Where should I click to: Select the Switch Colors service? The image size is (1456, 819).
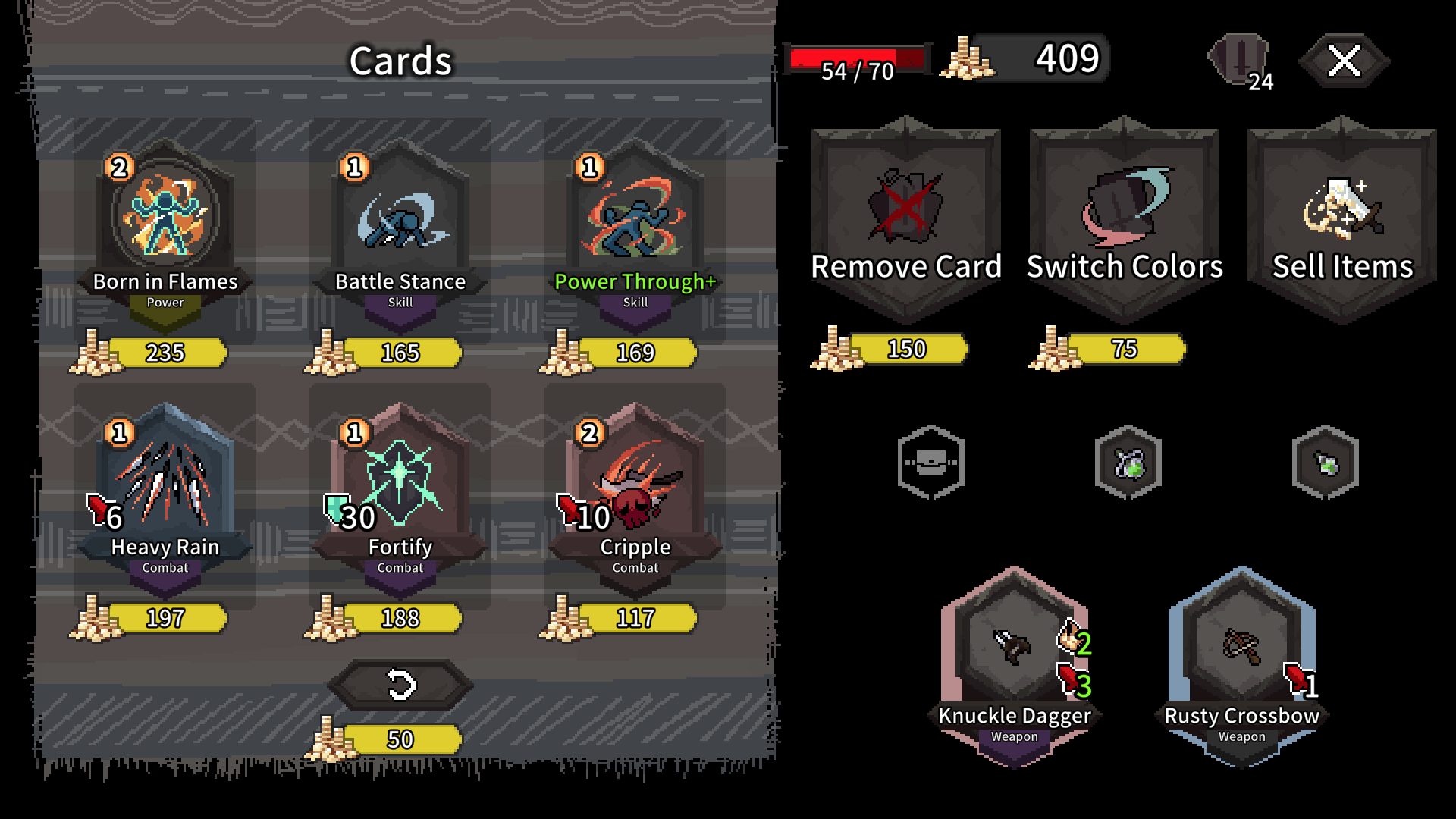[1125, 220]
